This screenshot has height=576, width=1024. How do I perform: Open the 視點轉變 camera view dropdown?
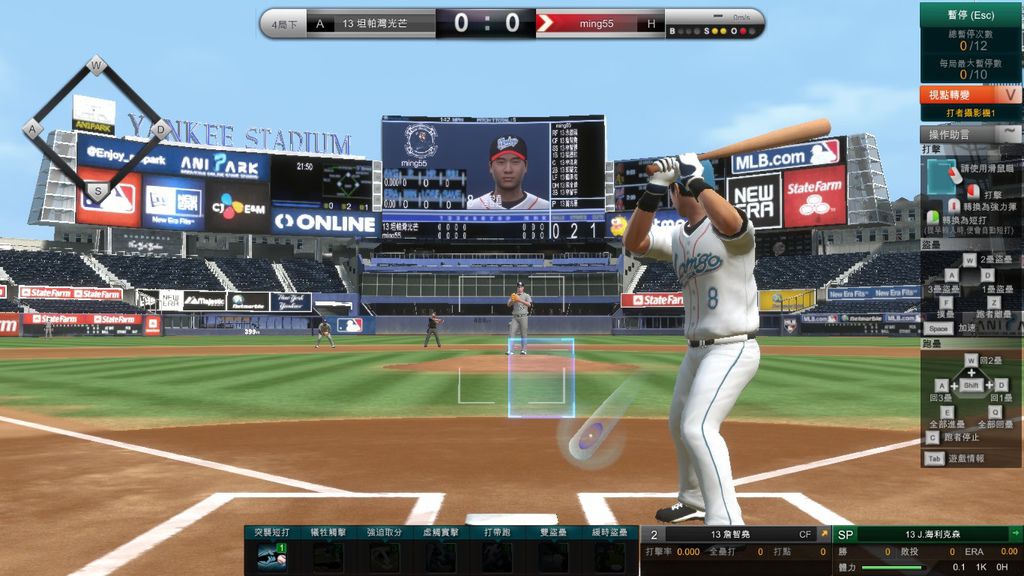pyautogui.click(x=1011, y=95)
